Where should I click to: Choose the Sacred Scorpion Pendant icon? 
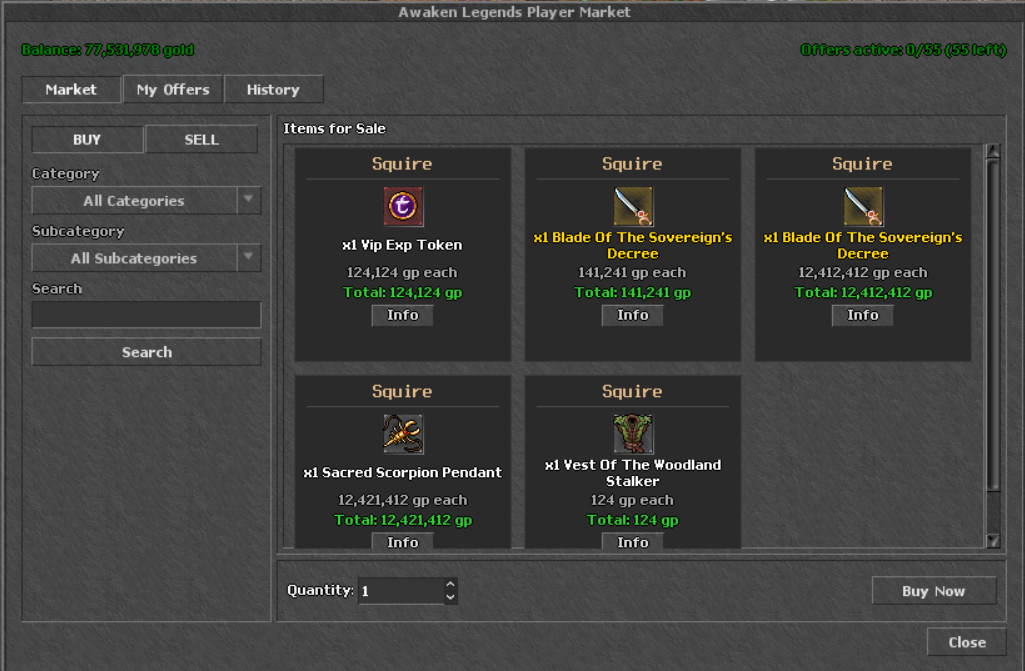pos(403,434)
